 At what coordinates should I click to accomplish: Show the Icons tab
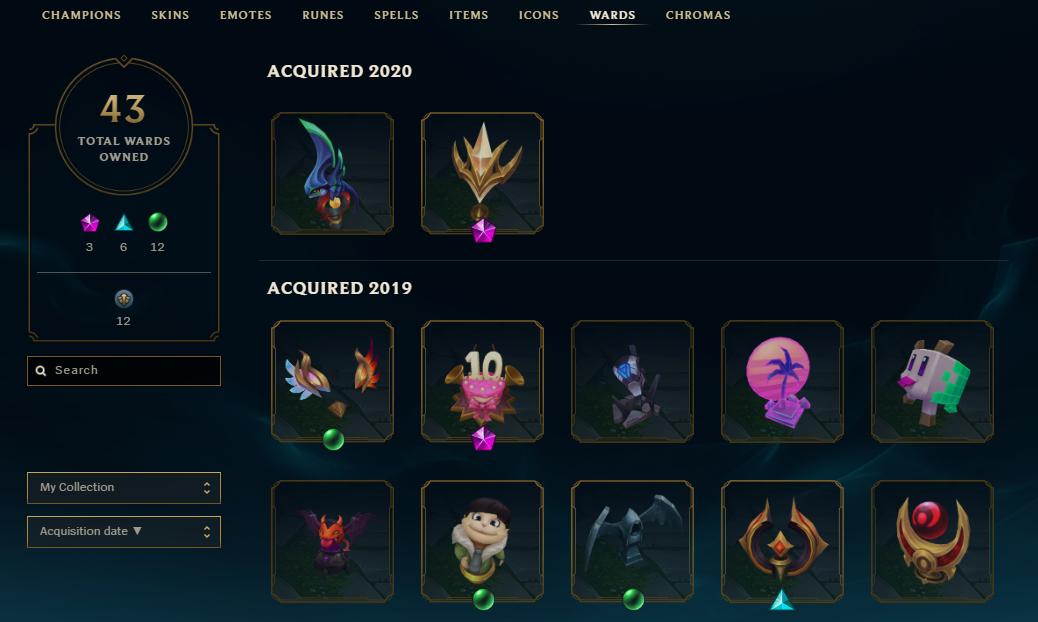coord(539,15)
